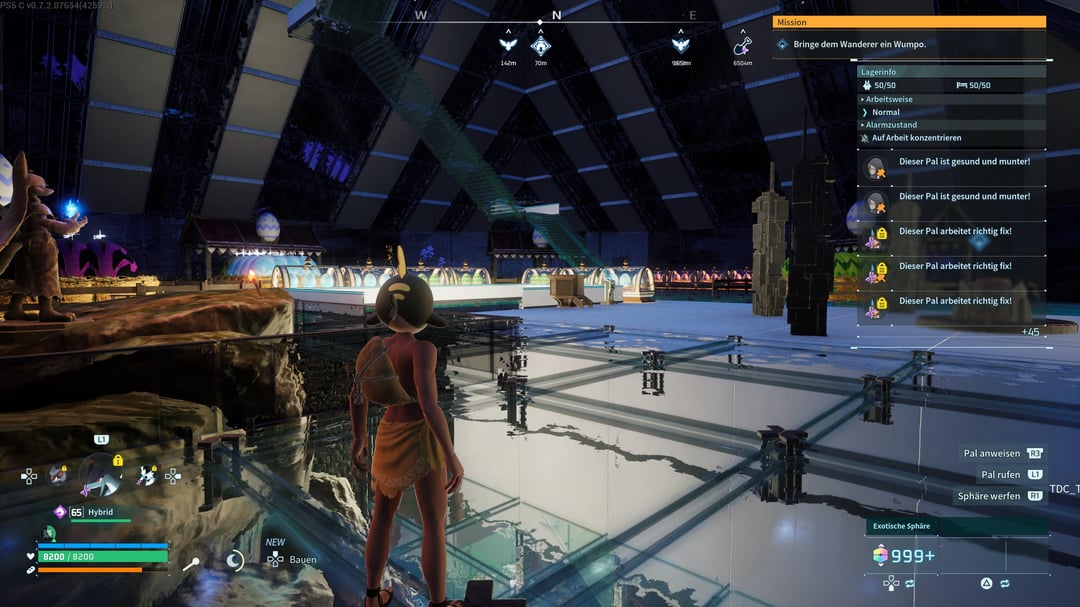Click the purple Hybrid element icon beside level 65
The height and width of the screenshot is (607, 1080).
point(60,512)
